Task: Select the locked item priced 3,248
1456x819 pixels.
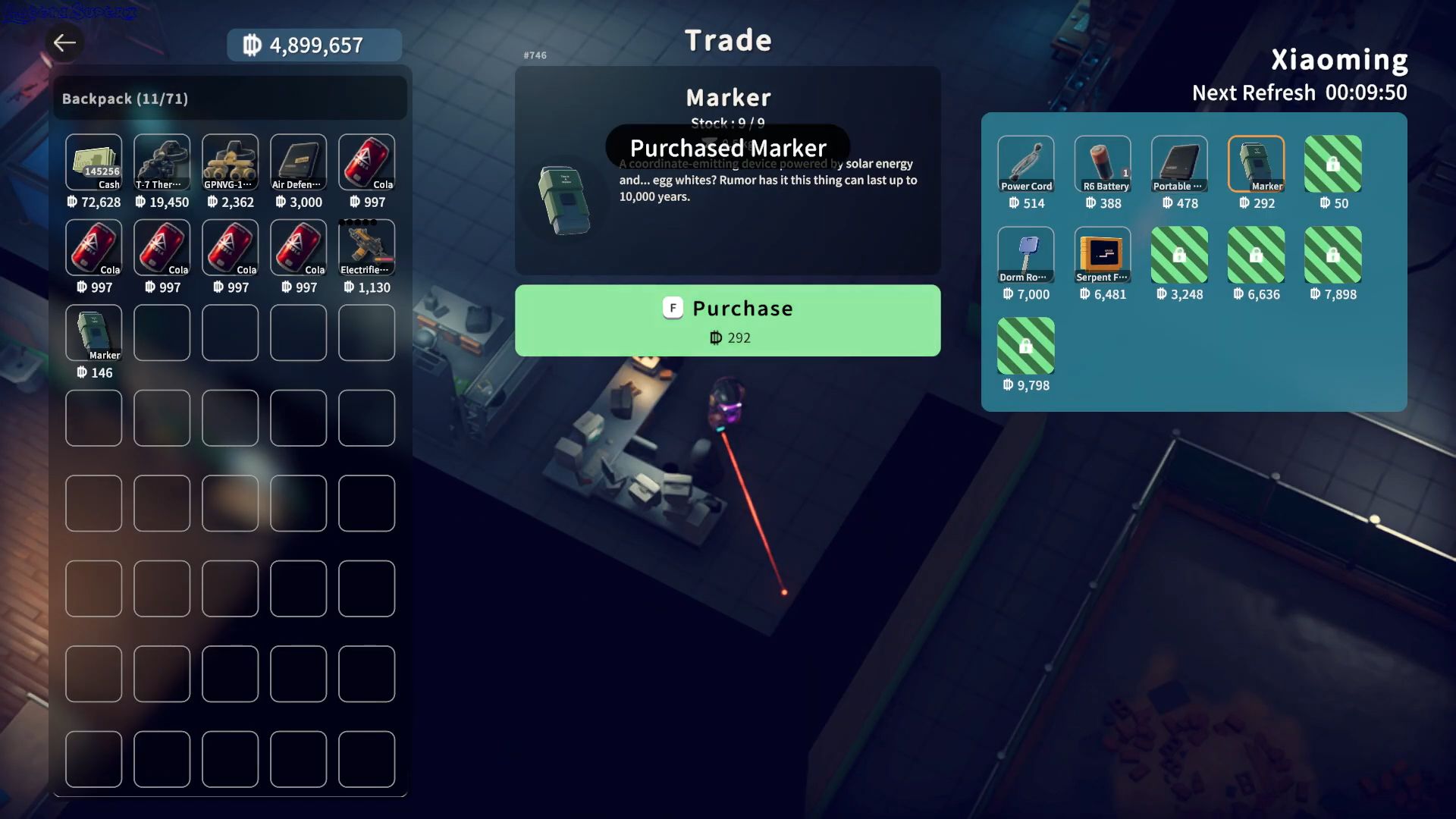Action: (x=1179, y=255)
